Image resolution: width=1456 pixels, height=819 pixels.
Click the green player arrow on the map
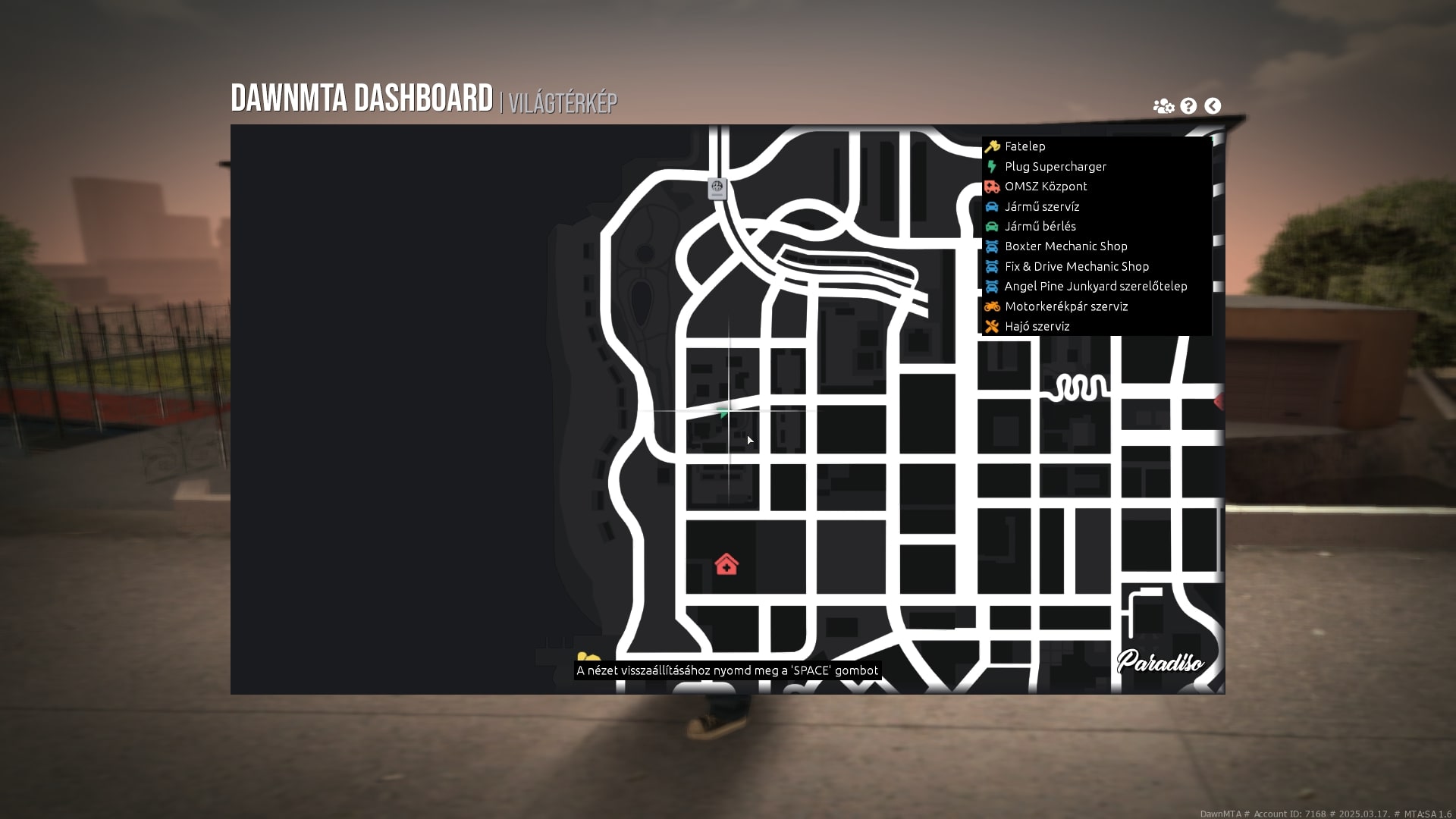tap(724, 412)
